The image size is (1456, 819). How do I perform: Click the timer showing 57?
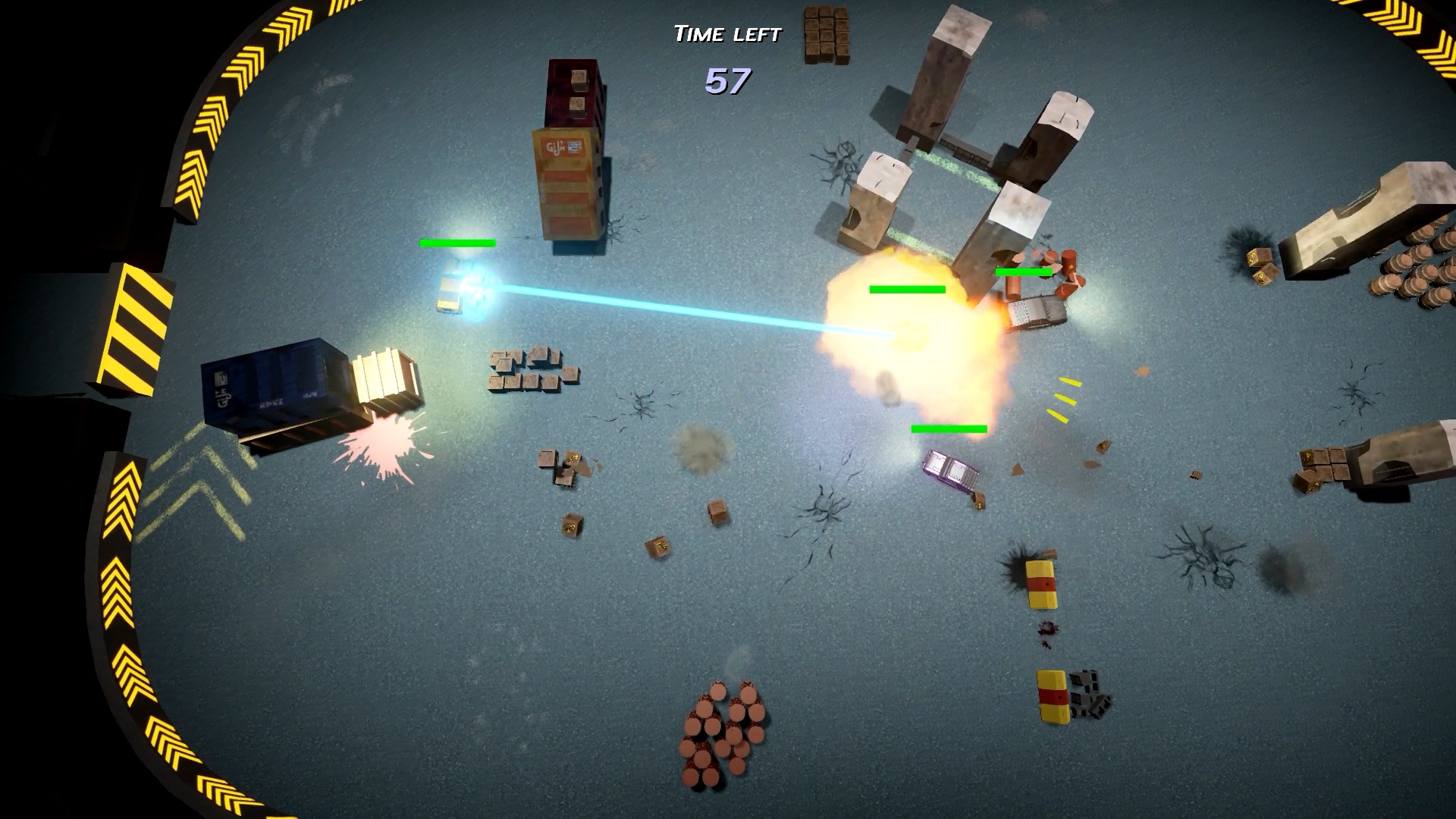tap(726, 80)
